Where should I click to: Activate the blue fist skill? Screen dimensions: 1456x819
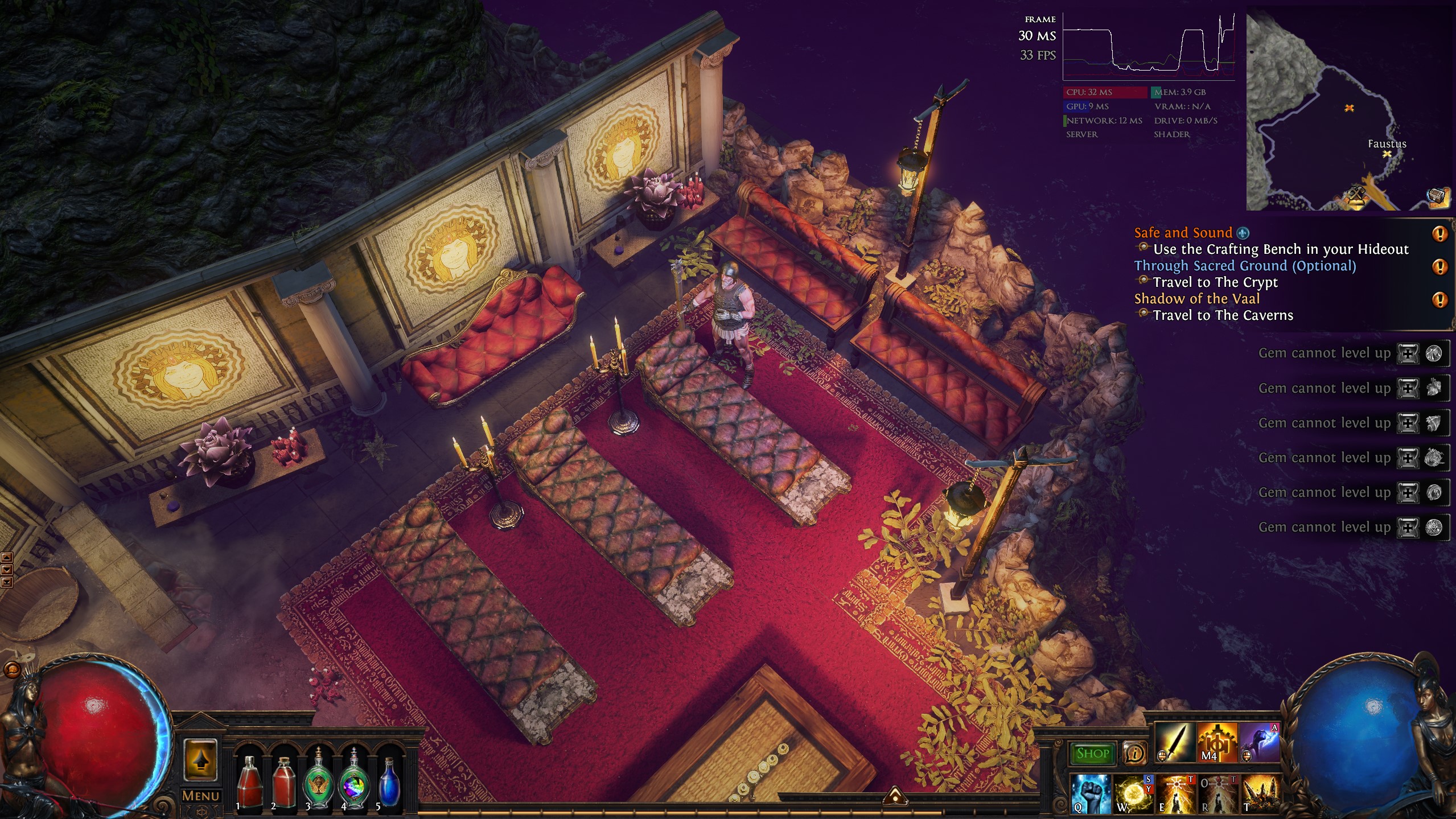tap(1091, 793)
